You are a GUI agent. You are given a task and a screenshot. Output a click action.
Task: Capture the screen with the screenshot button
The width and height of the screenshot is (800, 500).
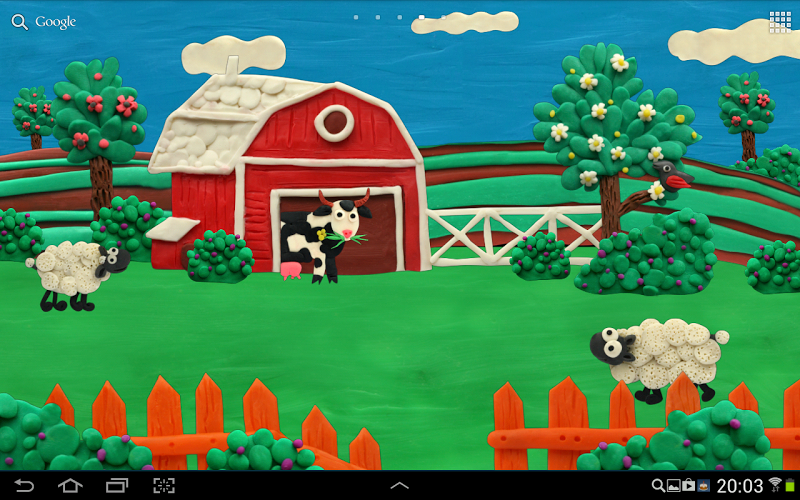(163, 486)
